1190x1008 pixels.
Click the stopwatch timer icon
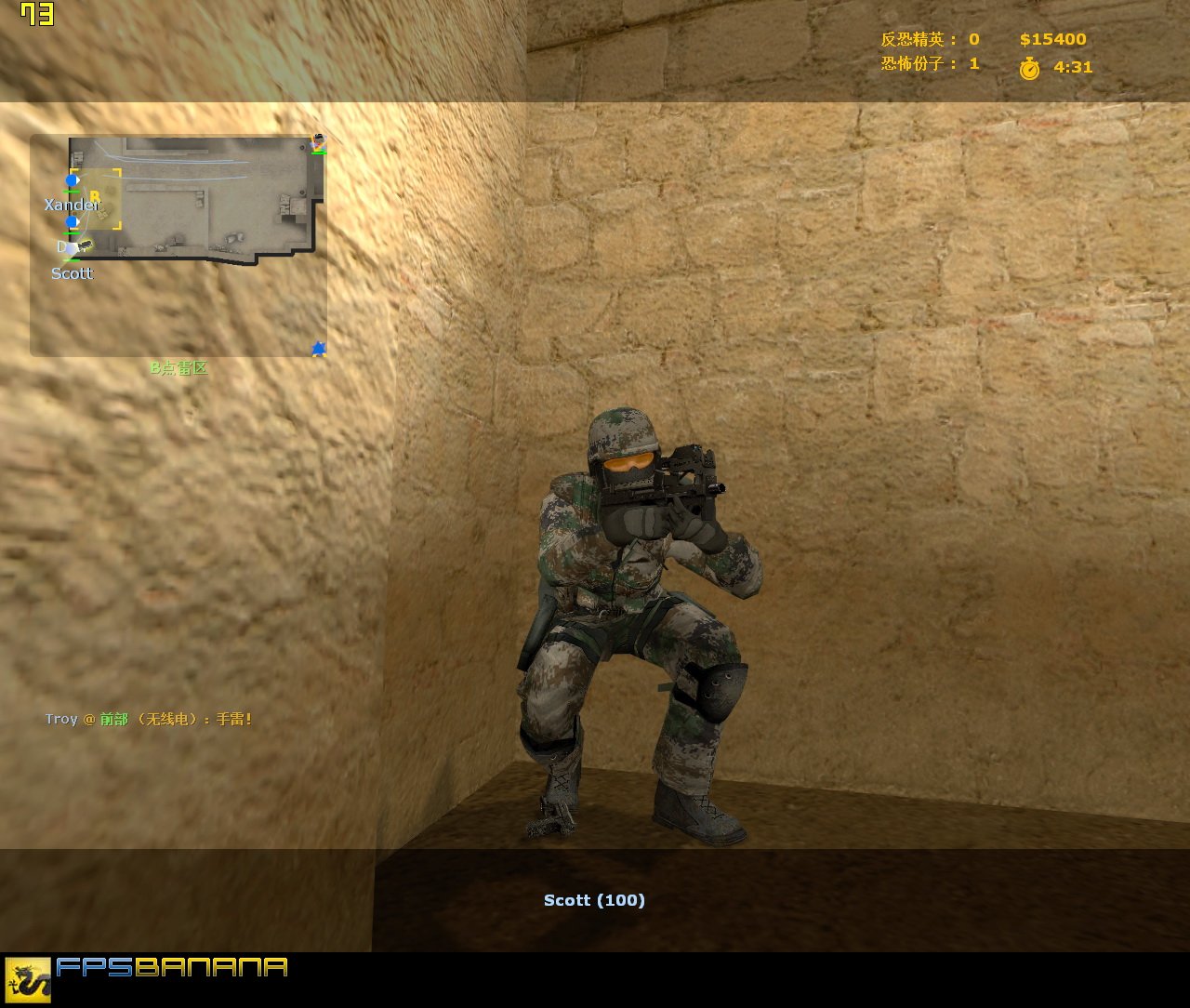(1030, 67)
